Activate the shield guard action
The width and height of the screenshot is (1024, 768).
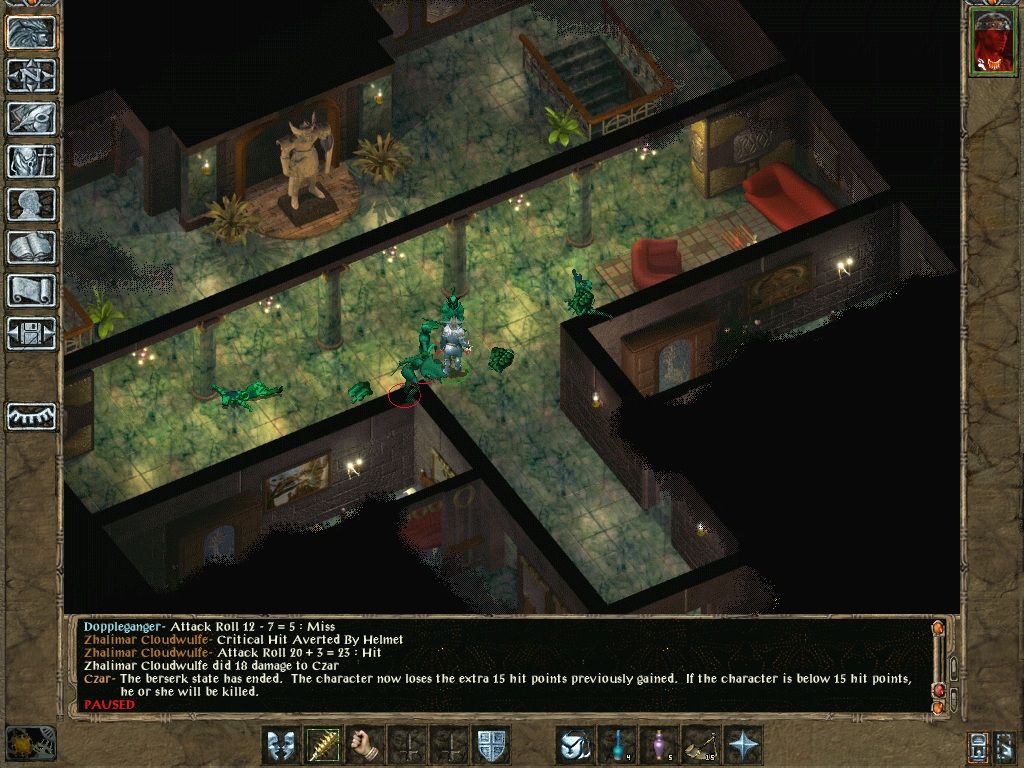[491, 746]
